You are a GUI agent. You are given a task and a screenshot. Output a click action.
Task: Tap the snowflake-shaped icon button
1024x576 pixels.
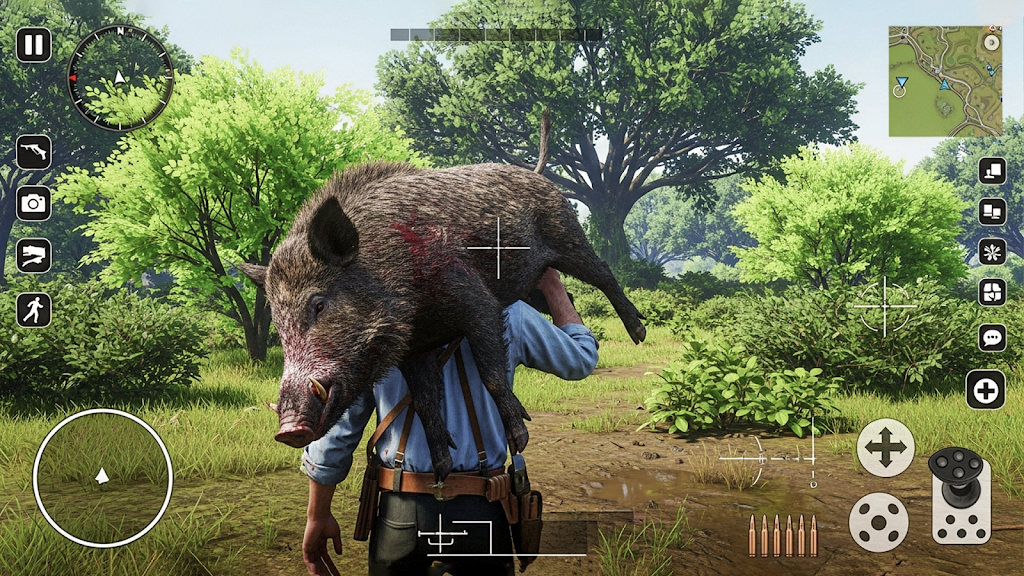click(x=991, y=251)
